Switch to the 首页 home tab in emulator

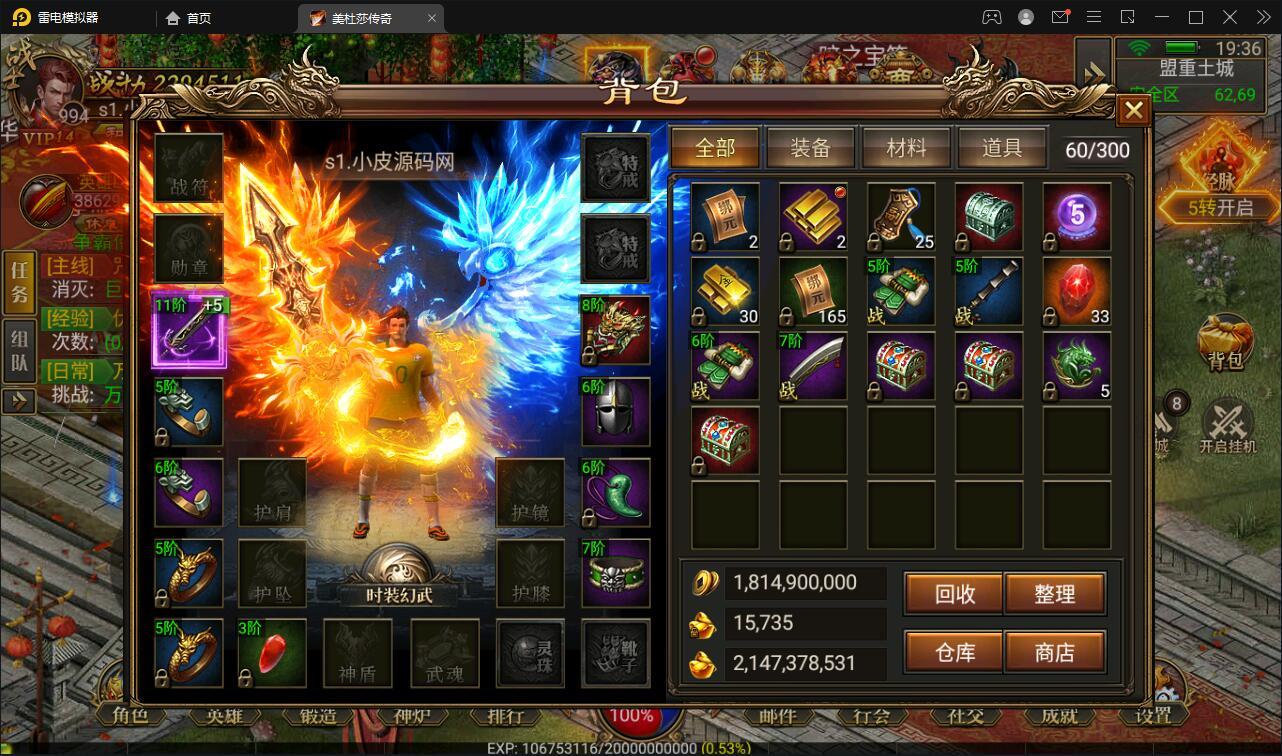coord(189,18)
